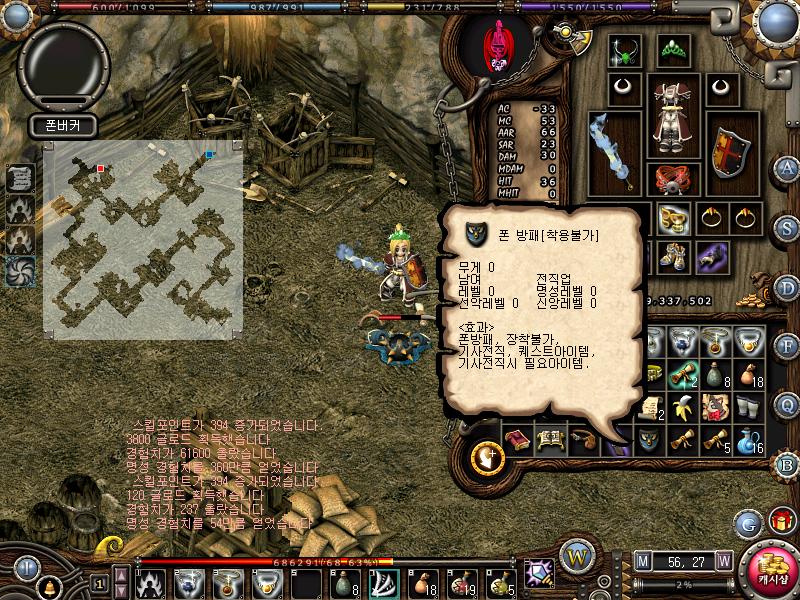The height and width of the screenshot is (600, 800).
Task: Click the round B side button
Action: click(x=787, y=464)
